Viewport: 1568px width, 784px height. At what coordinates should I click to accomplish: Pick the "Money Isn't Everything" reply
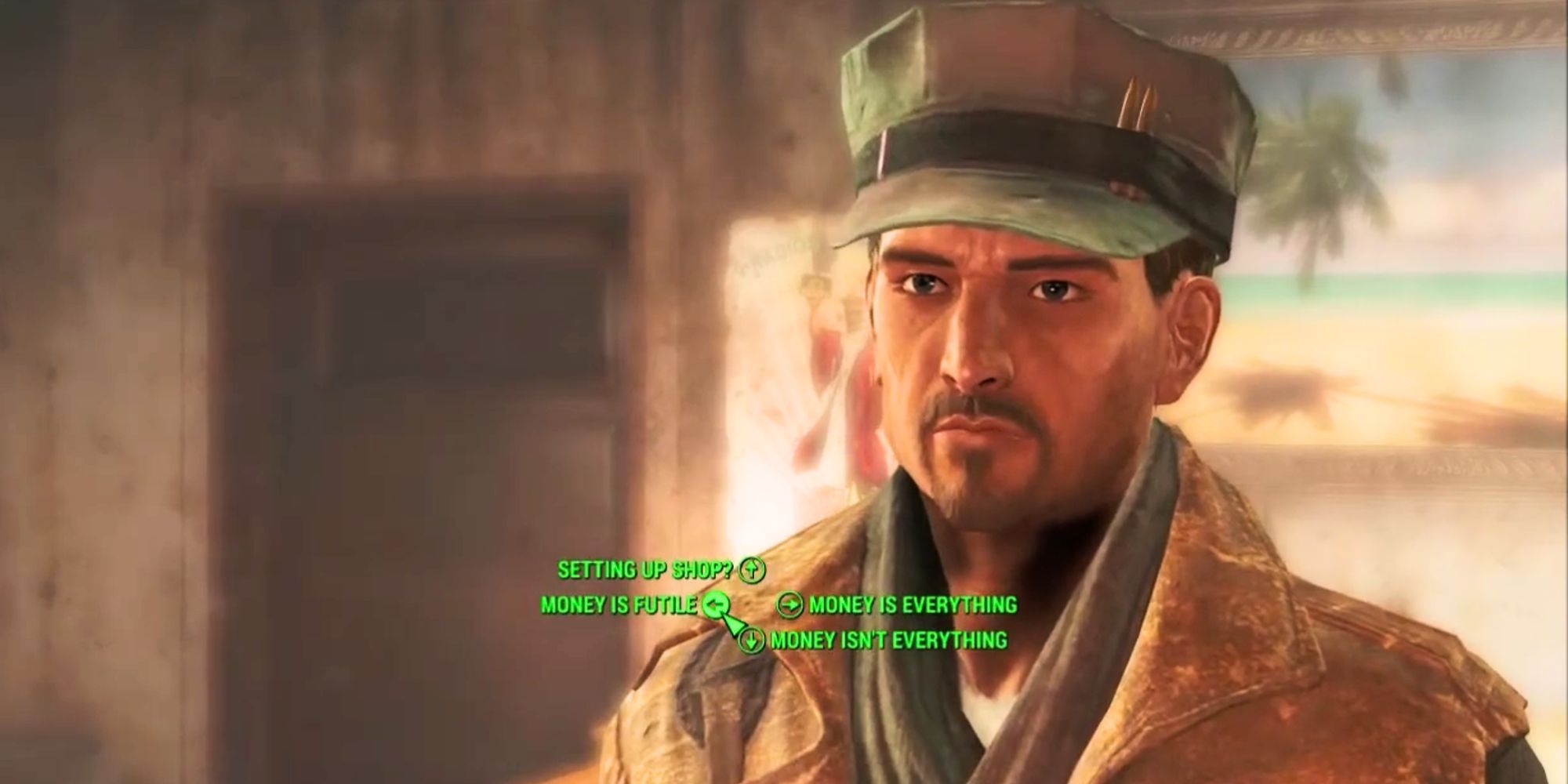pos(890,641)
